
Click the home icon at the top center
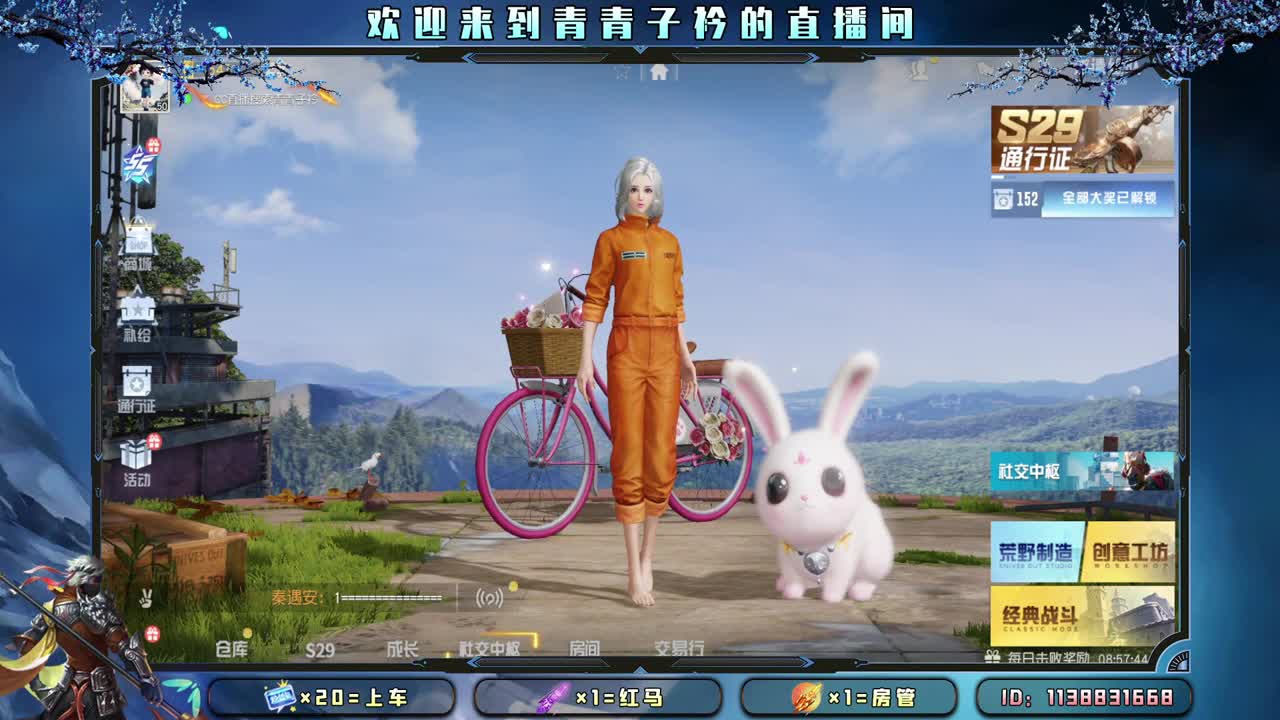point(658,72)
